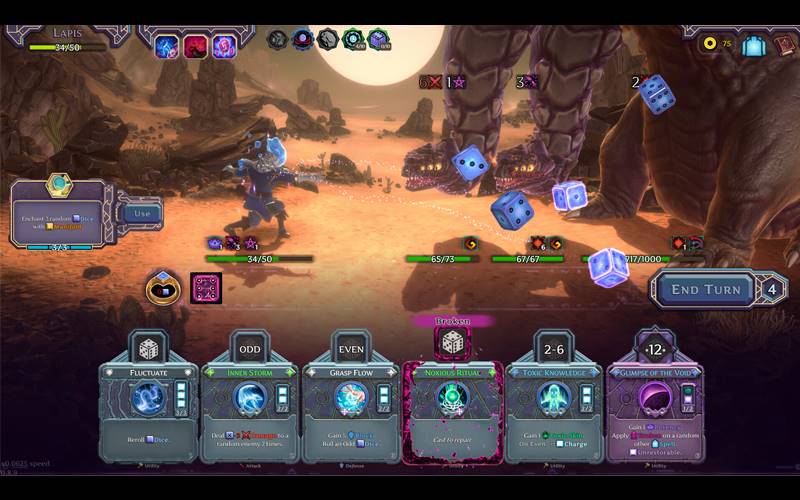Image resolution: width=800 pixels, height=500 pixels.
Task: Inspect the blue flame status icon
Action: pos(164,46)
